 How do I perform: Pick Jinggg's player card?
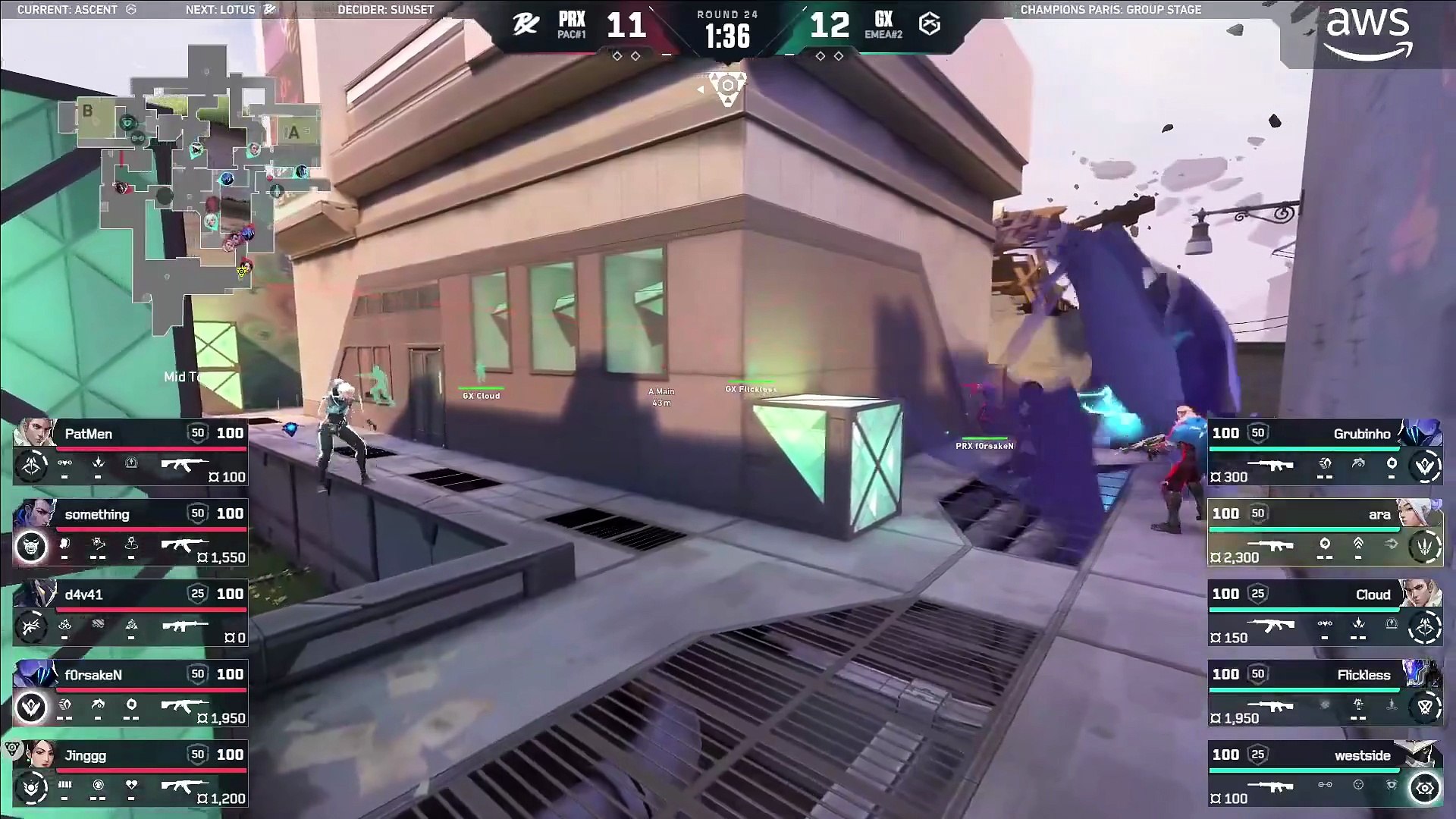(130, 773)
